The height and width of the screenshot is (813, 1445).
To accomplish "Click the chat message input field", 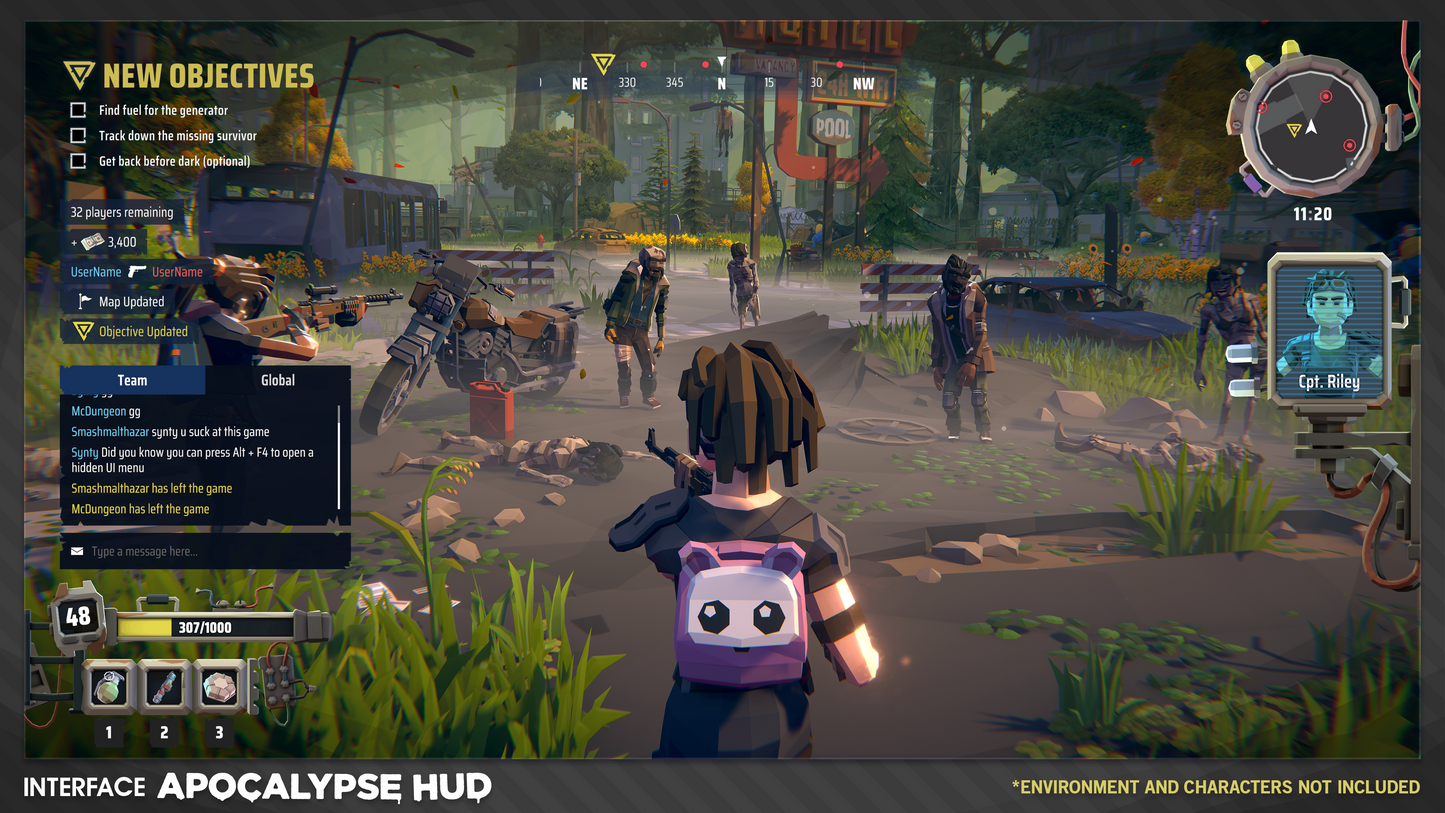I will coord(205,552).
